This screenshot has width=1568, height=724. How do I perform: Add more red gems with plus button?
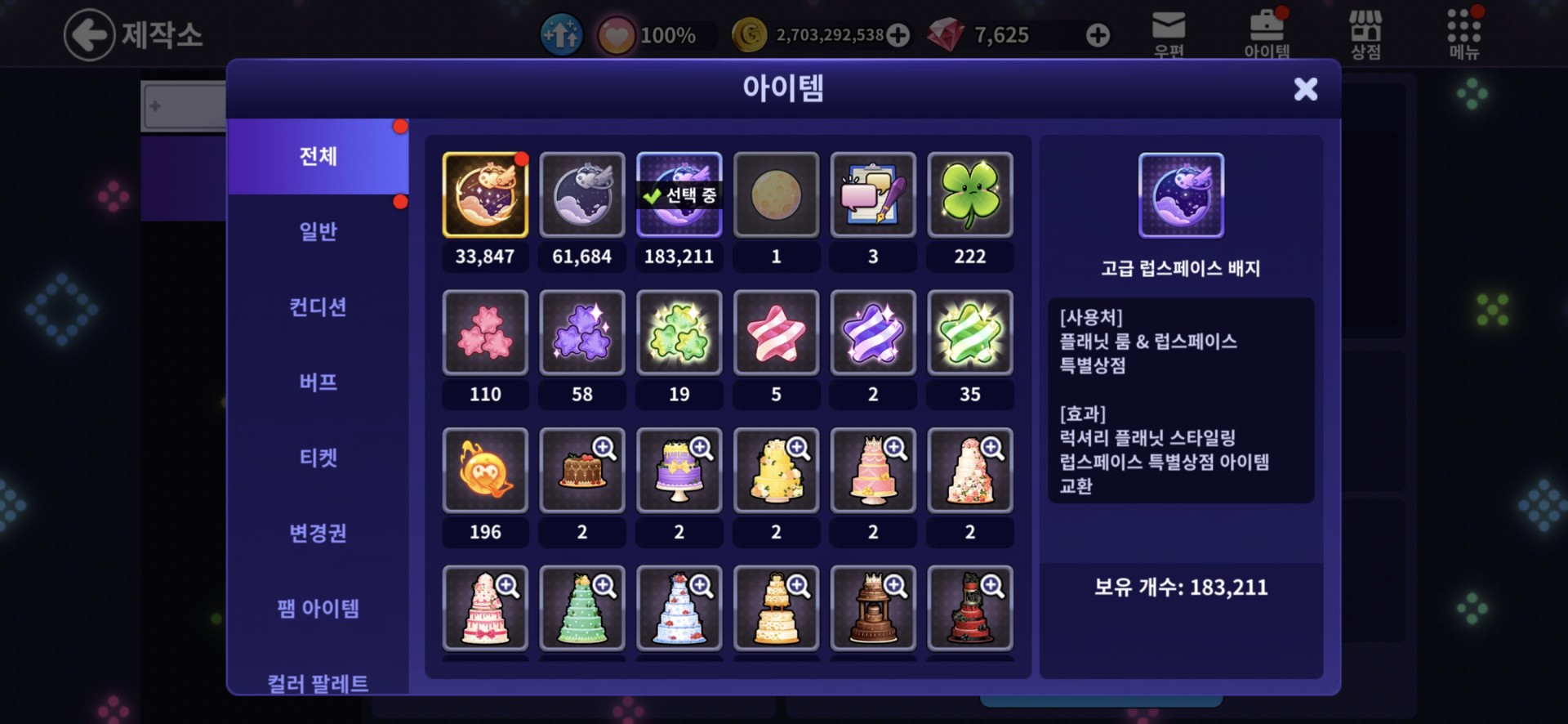click(1098, 35)
